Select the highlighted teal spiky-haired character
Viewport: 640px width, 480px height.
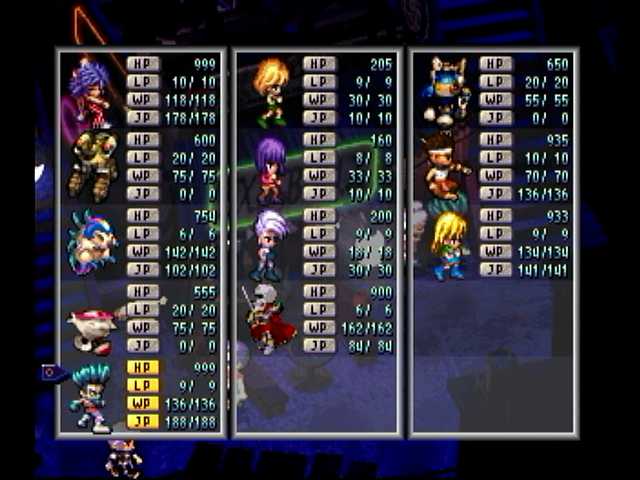pyautogui.click(x=91, y=396)
